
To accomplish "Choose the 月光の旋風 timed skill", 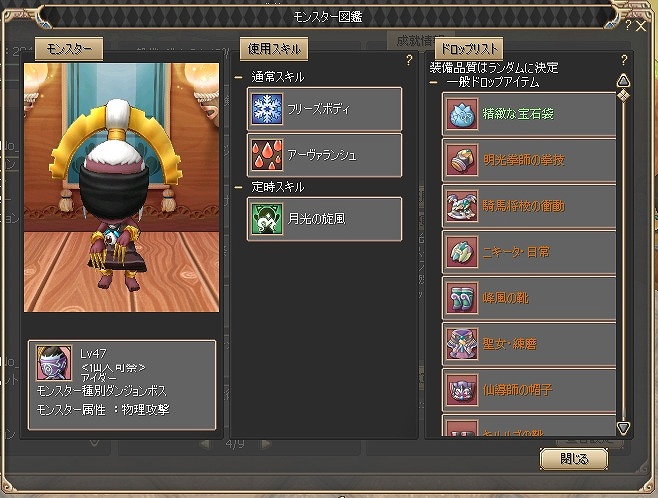I will pos(325,219).
